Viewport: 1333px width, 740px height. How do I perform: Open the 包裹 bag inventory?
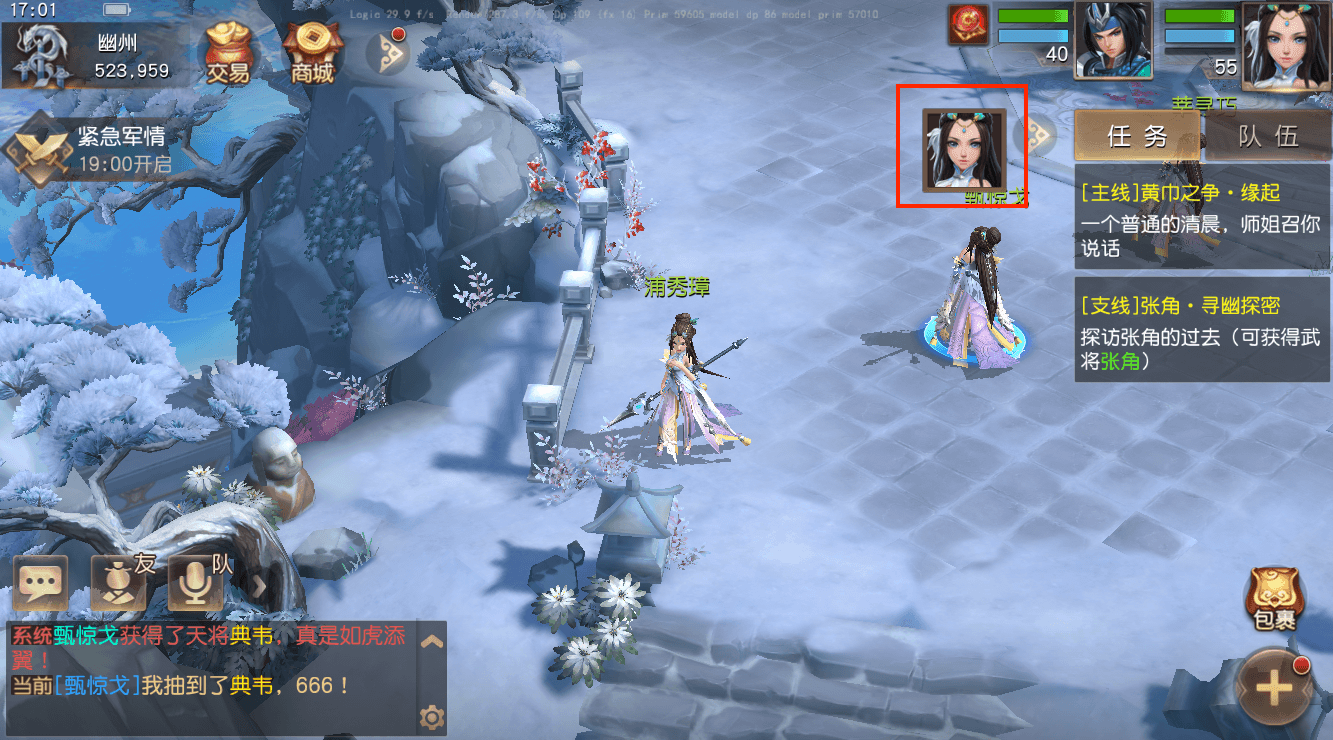(x=1274, y=600)
